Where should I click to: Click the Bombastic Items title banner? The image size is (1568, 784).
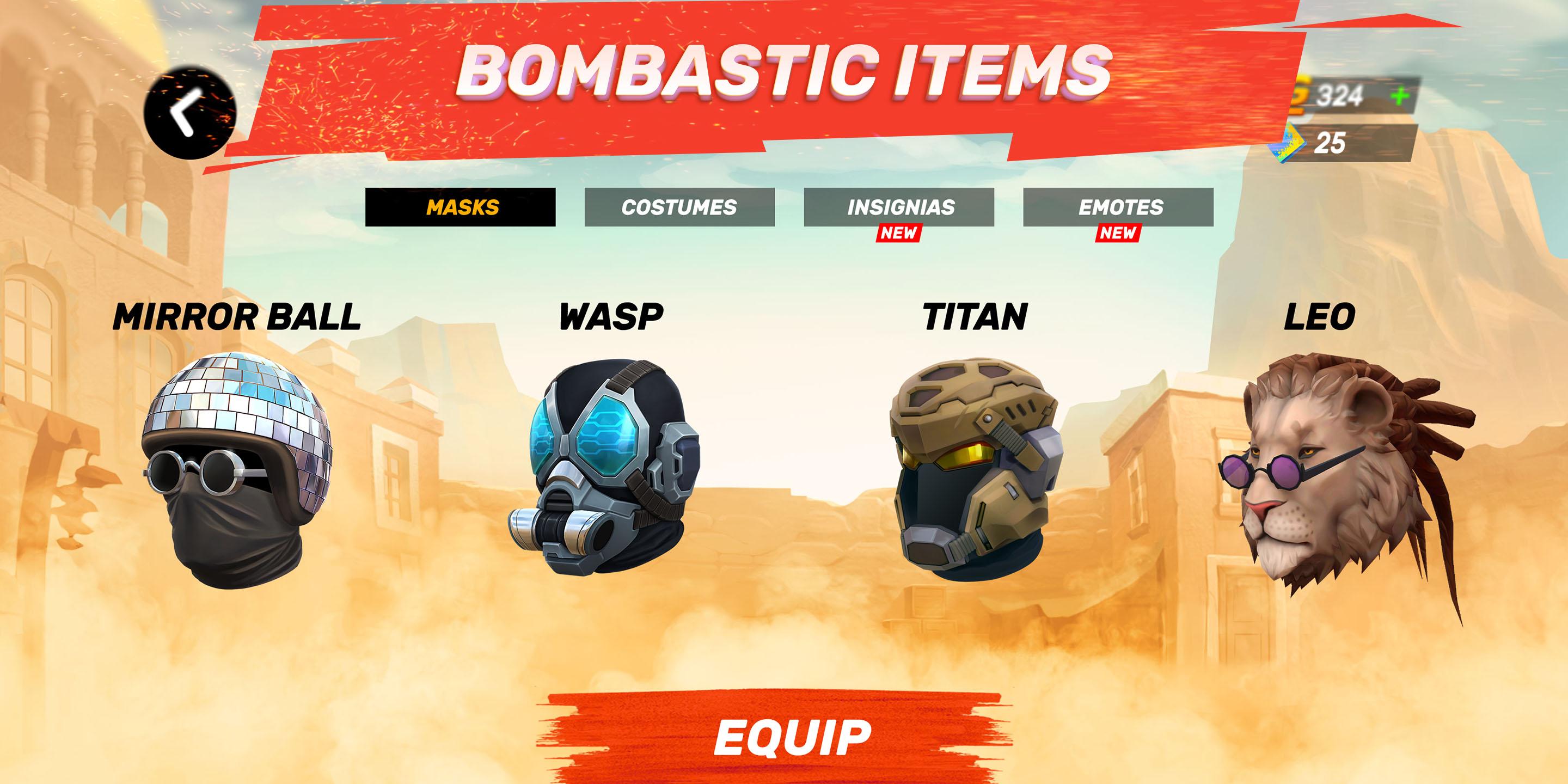click(784, 73)
